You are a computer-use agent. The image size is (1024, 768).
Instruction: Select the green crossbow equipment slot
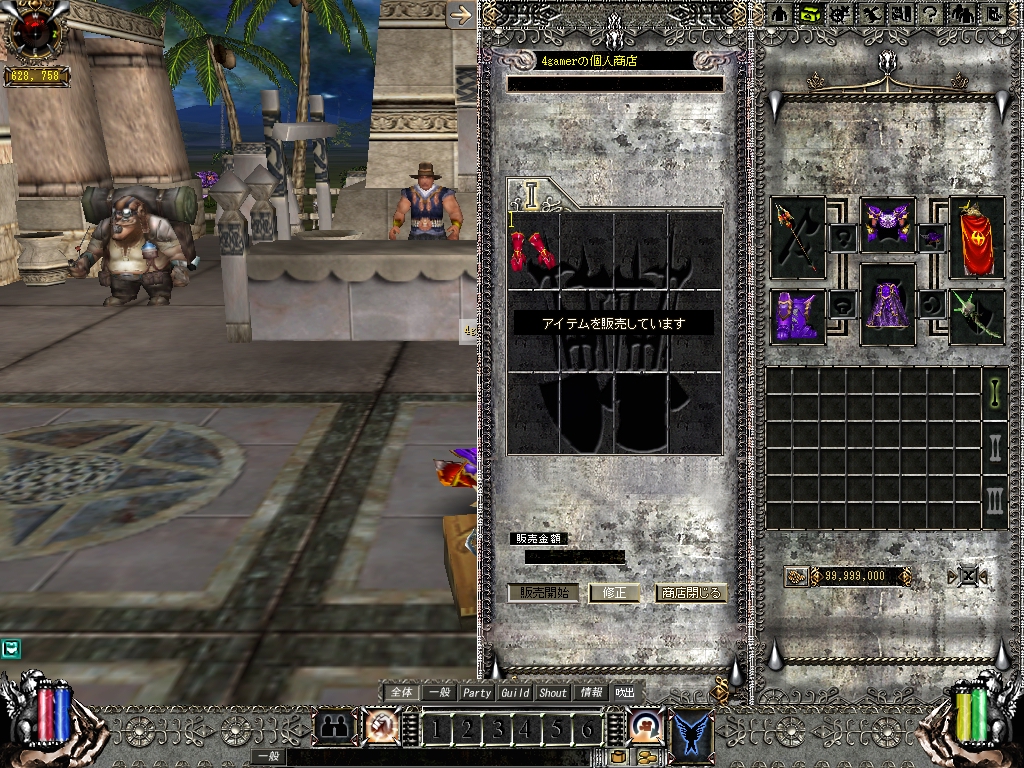(977, 317)
